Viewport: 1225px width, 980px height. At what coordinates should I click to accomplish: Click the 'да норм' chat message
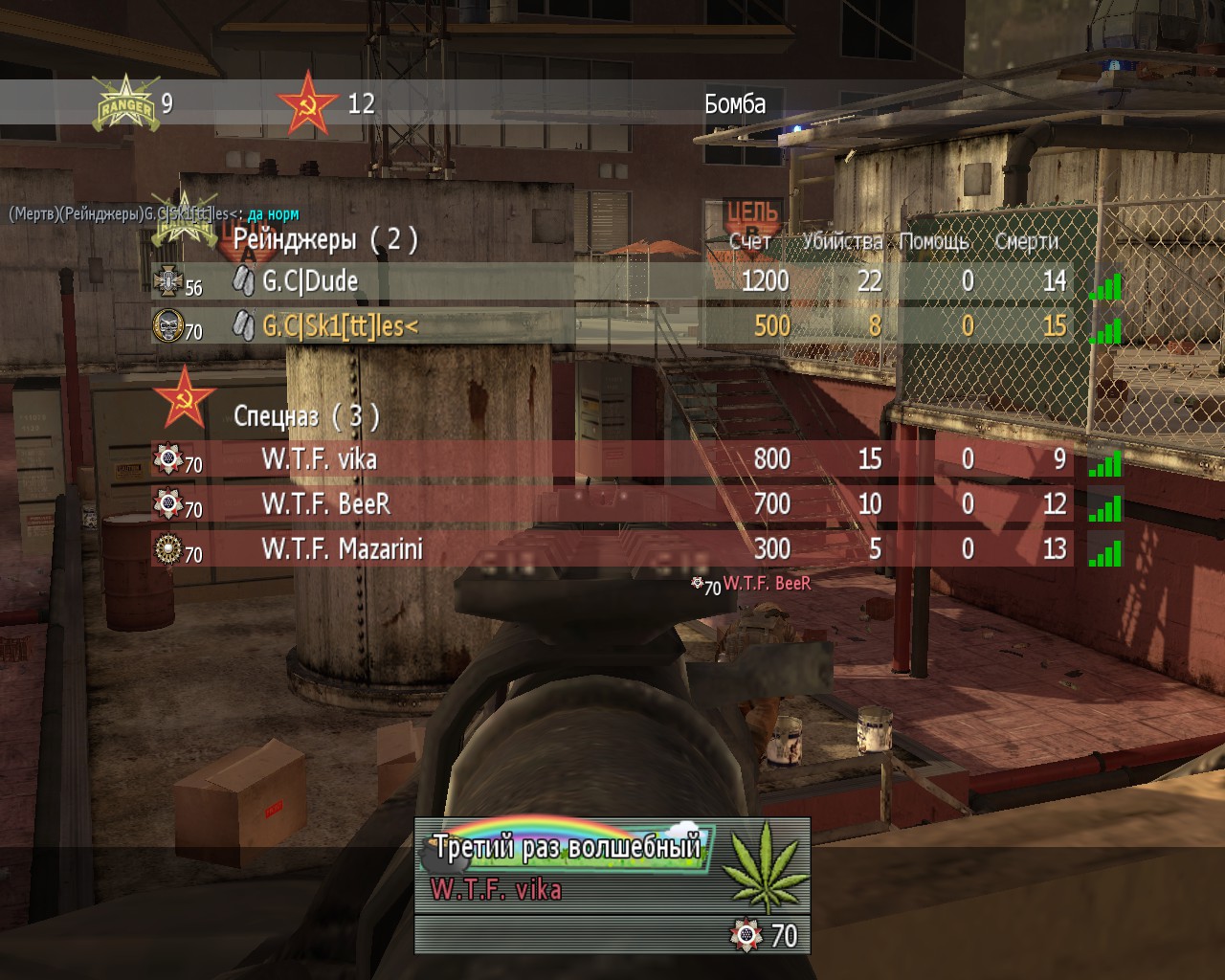[273, 214]
